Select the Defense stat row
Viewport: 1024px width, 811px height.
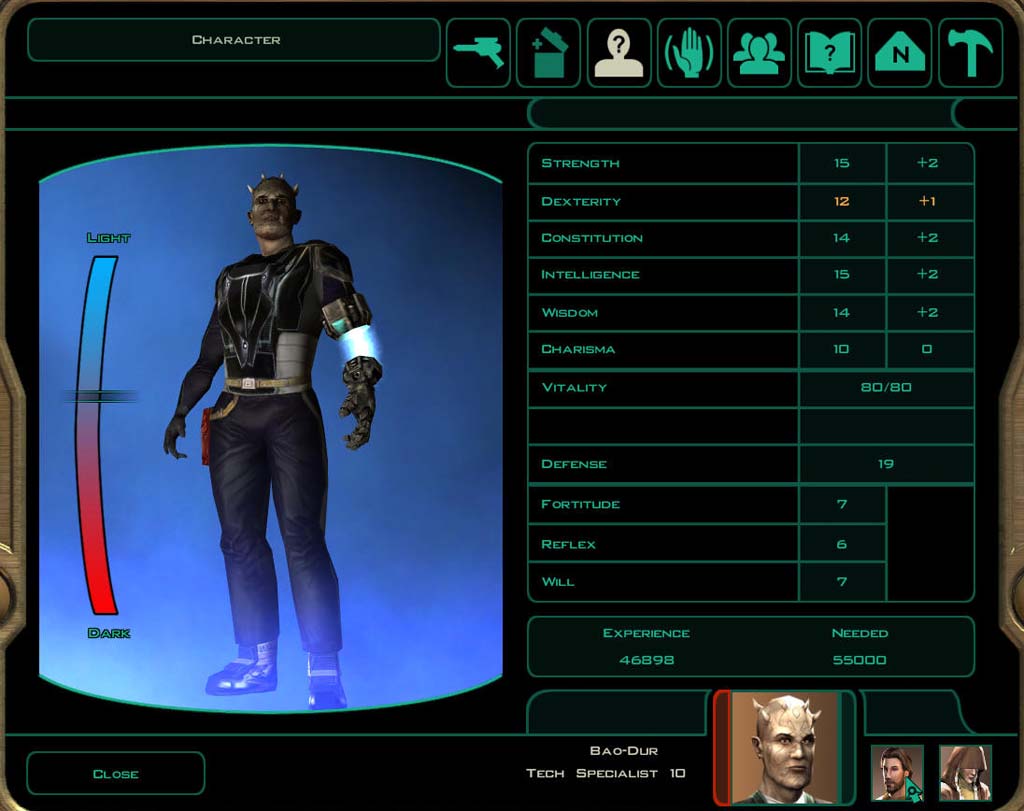[x=662, y=464]
